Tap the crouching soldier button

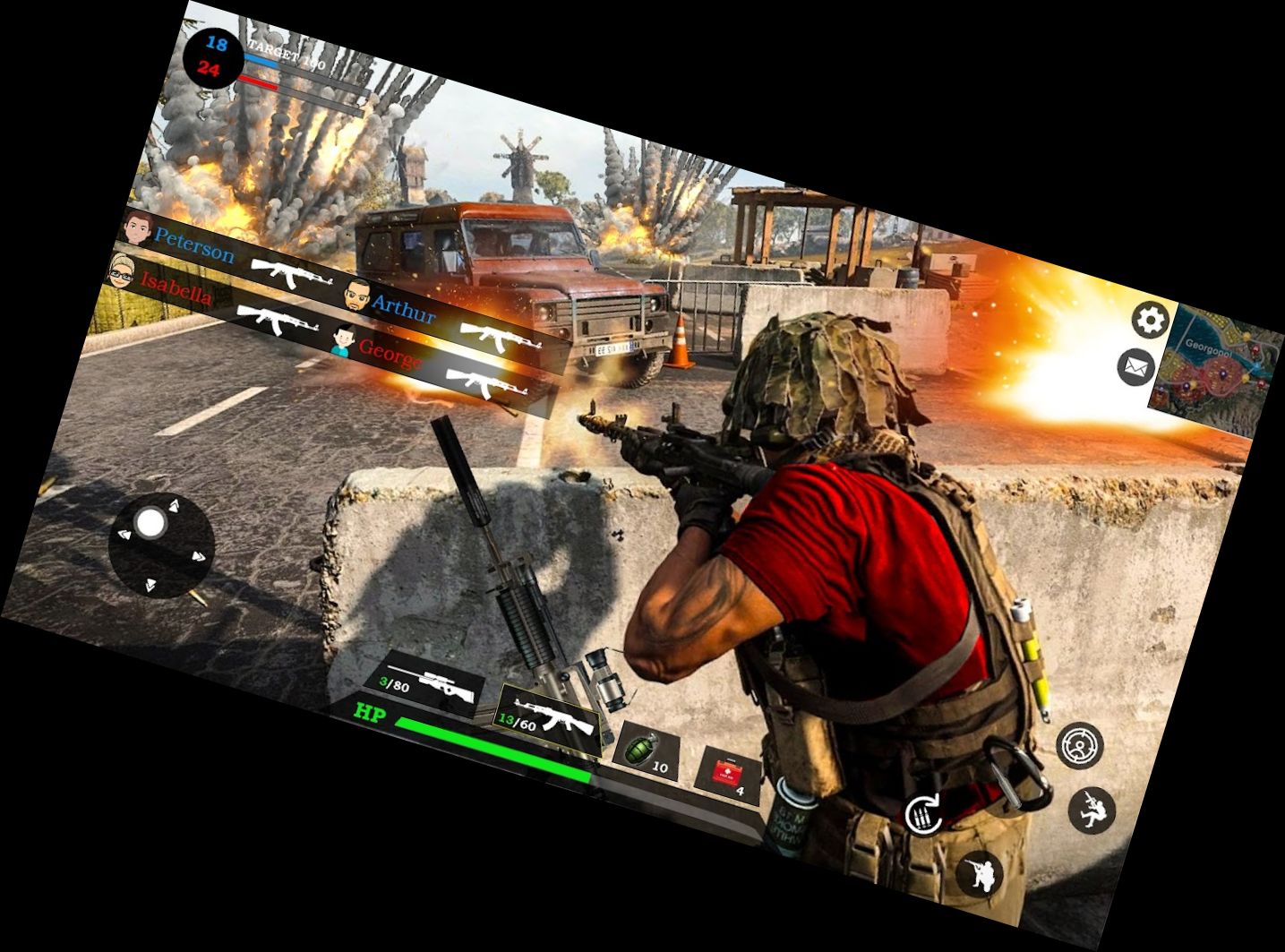(x=980, y=873)
